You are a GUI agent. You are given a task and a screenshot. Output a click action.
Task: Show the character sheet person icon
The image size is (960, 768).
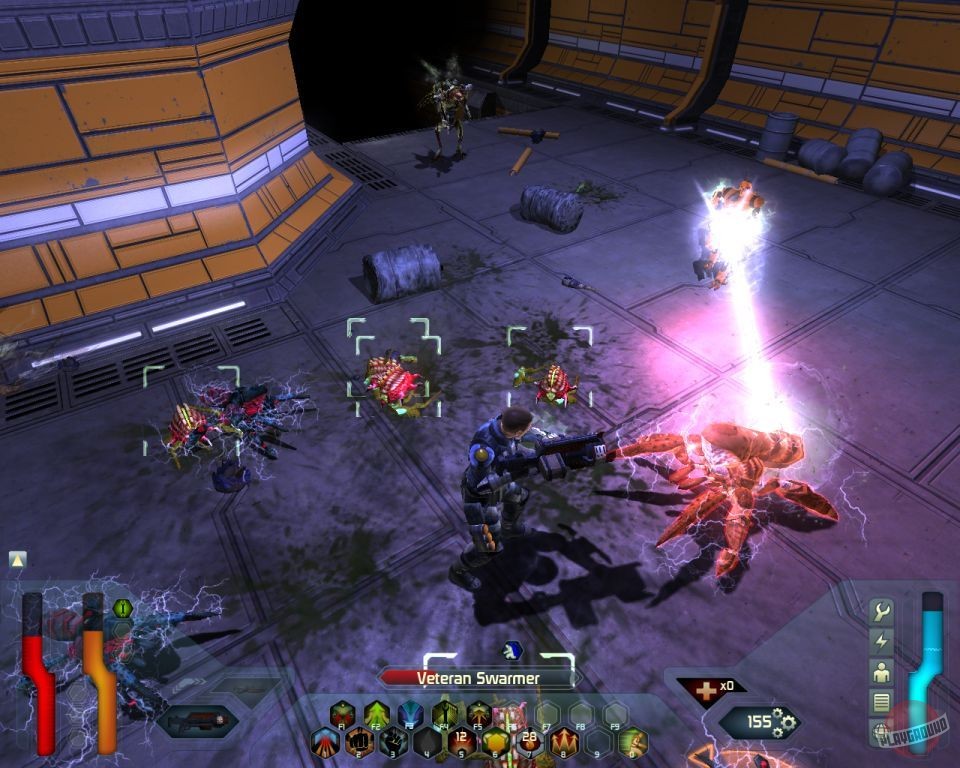[x=881, y=671]
